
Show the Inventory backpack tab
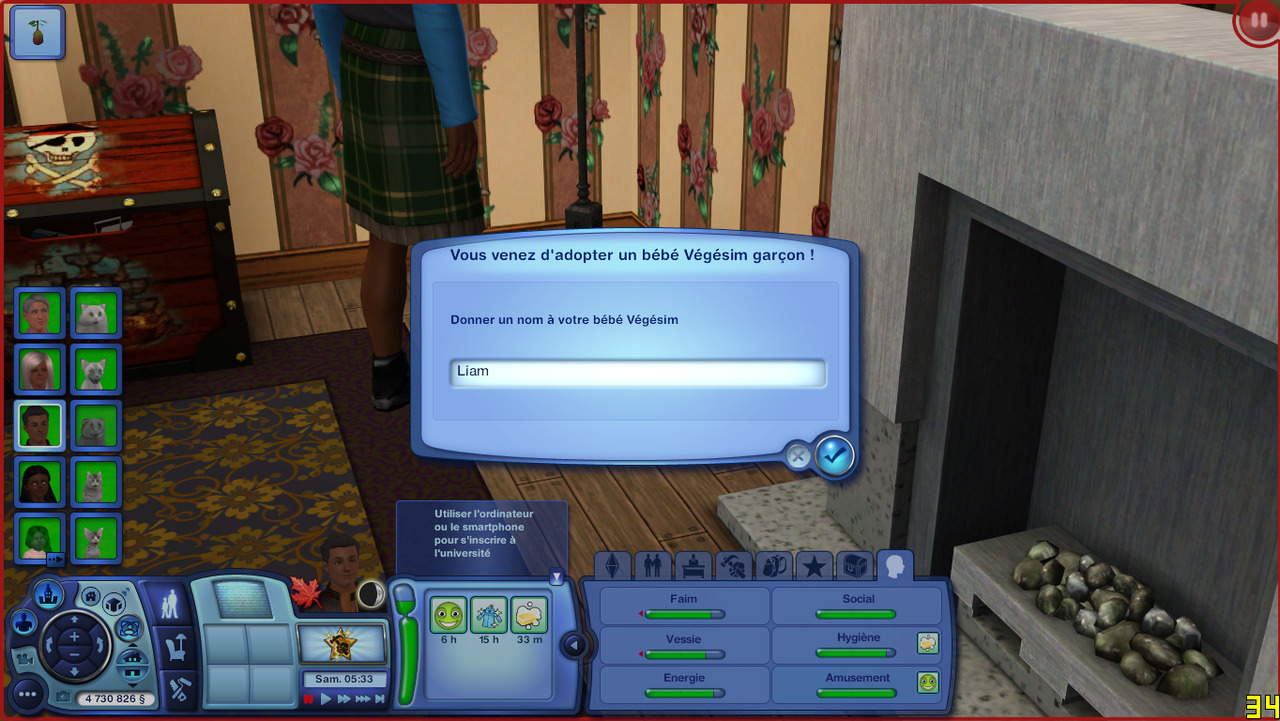point(773,567)
